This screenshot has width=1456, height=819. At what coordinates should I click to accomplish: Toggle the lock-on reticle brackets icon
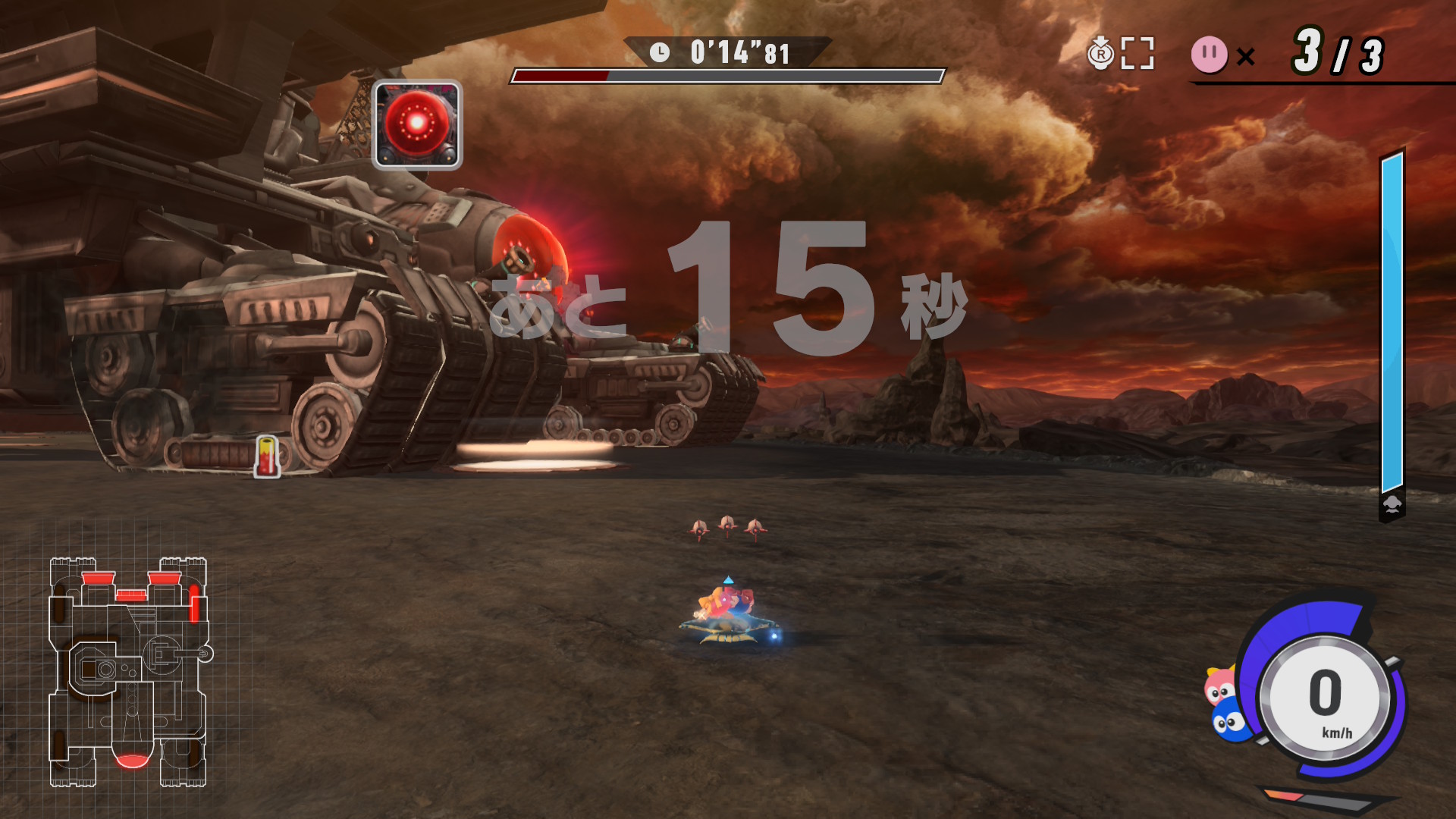[1137, 54]
